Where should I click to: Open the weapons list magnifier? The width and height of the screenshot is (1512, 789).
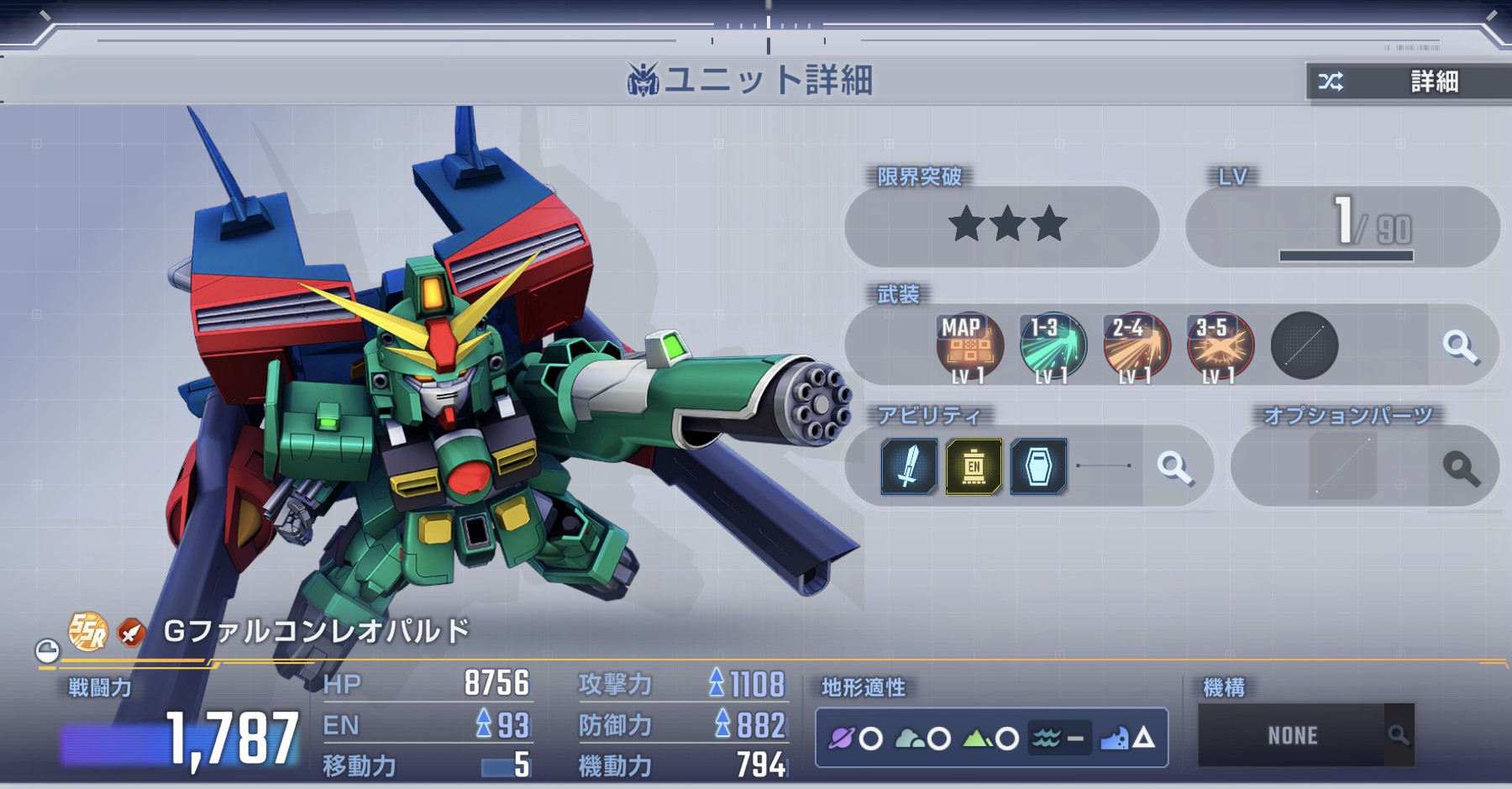pos(1460,346)
